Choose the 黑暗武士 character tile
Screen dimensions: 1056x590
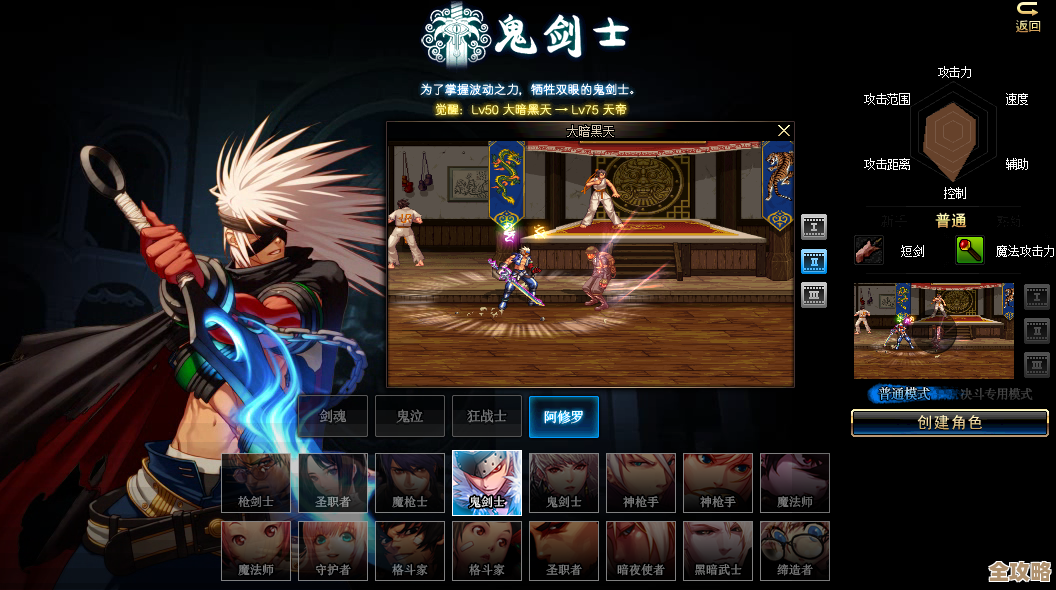coord(718,551)
